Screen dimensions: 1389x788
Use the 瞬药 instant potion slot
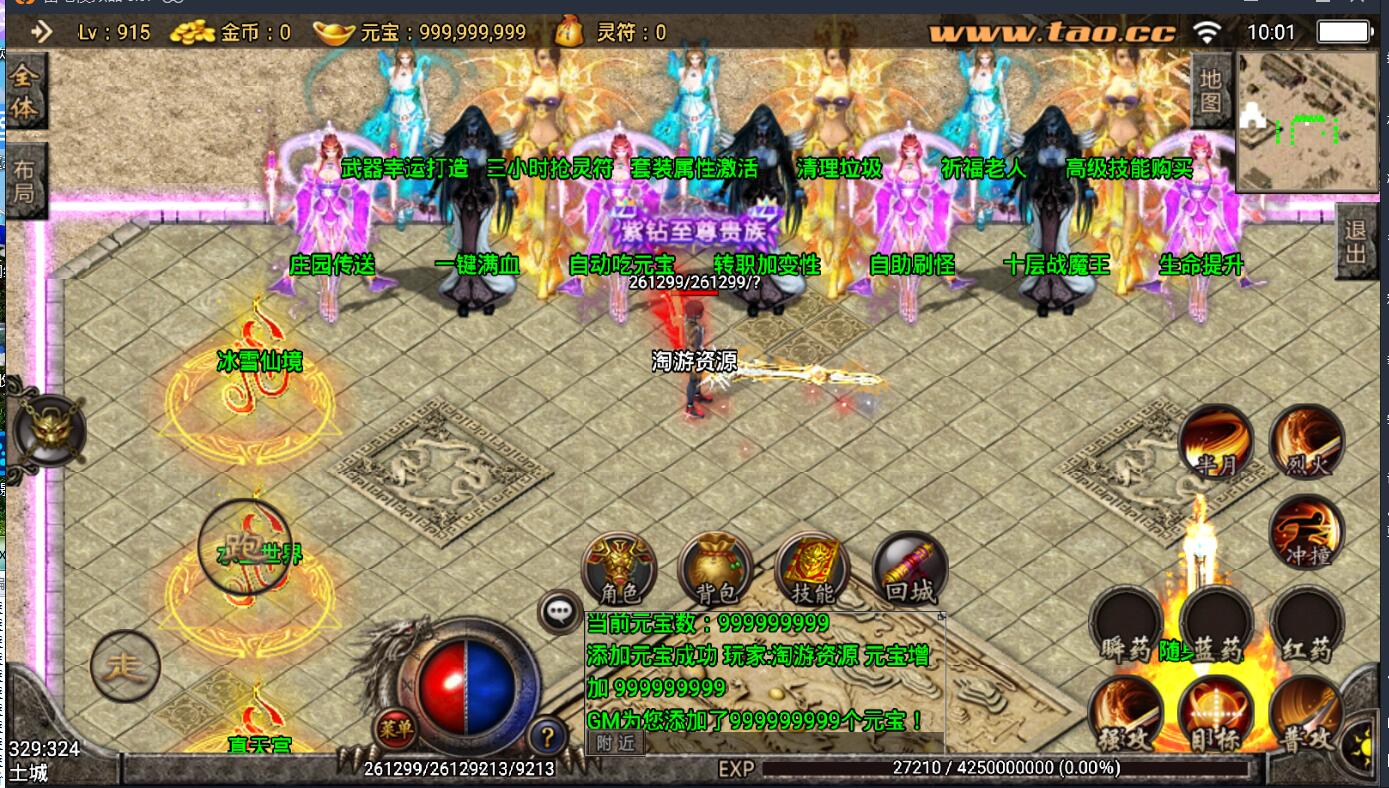pyautogui.click(x=1126, y=623)
